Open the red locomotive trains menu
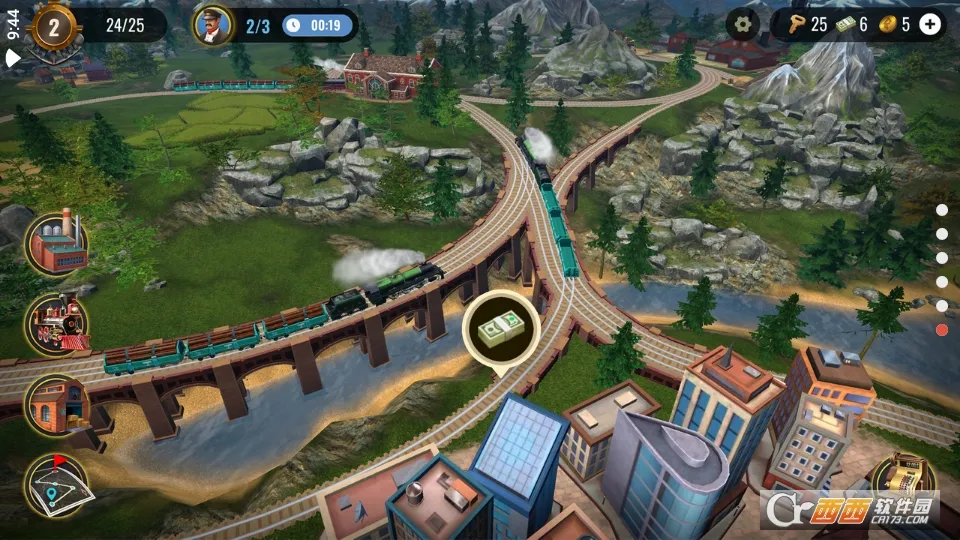The image size is (960, 540). tap(57, 325)
